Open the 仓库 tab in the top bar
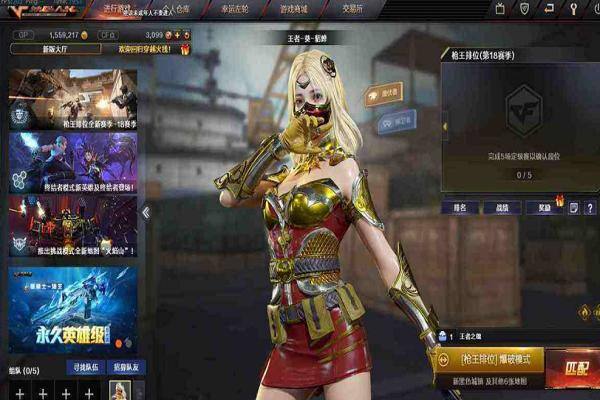The image size is (600, 400). tap(176, 9)
